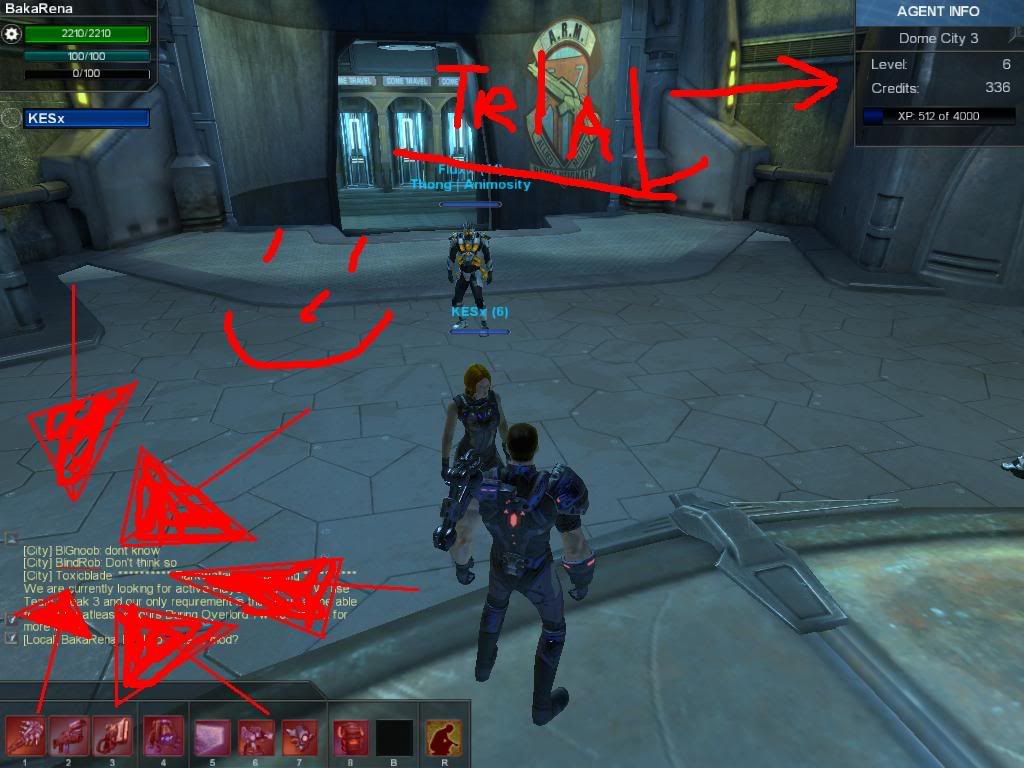
Task: Open the gear menu beside the health bar
Action: point(12,35)
